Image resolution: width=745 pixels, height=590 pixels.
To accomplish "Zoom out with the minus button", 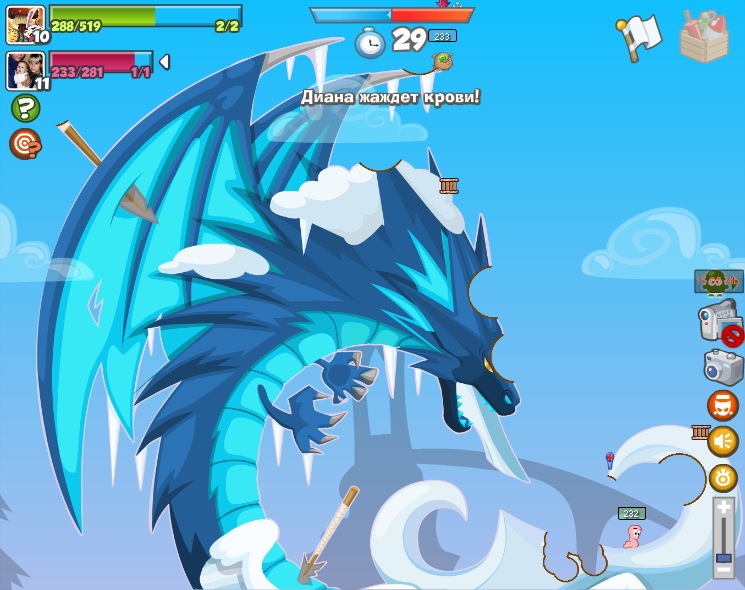I will pyautogui.click(x=724, y=570).
